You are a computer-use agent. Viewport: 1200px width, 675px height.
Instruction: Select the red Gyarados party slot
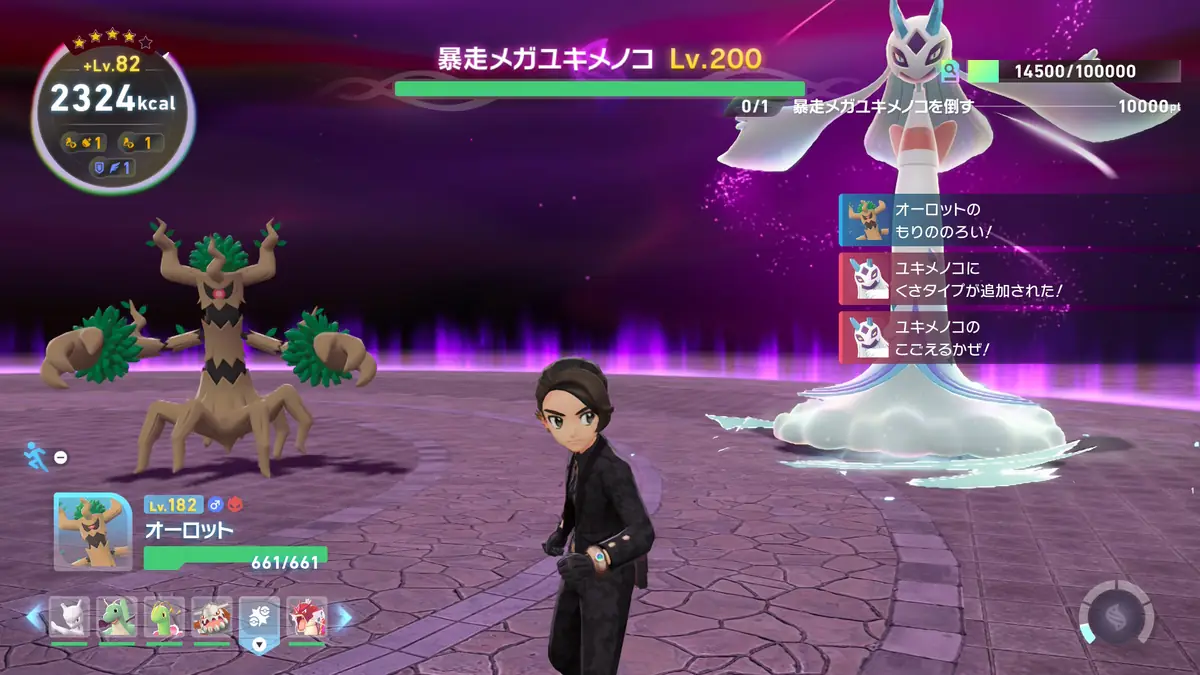tap(306, 618)
